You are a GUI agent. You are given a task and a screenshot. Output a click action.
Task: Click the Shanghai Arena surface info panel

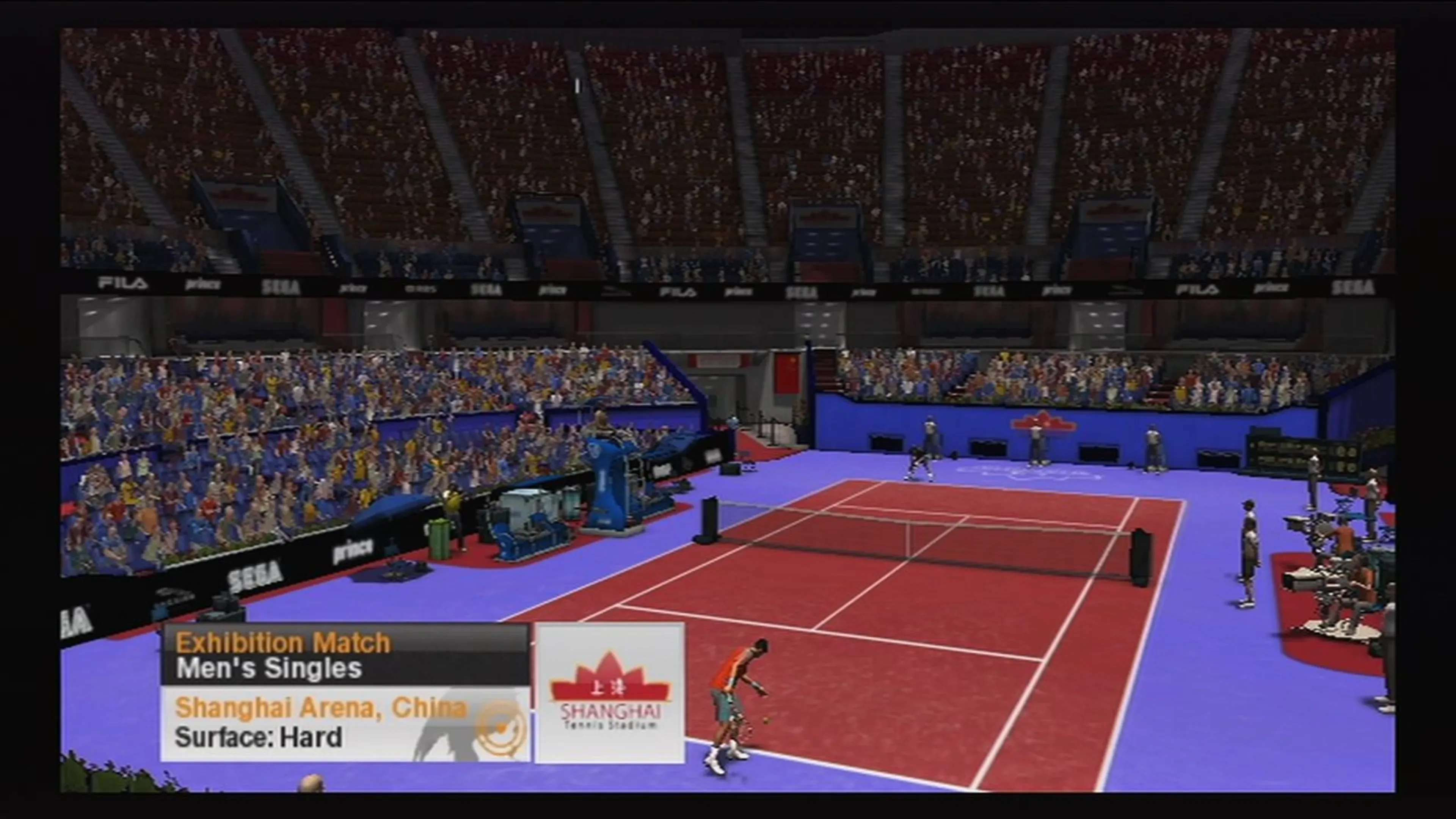coord(345,723)
